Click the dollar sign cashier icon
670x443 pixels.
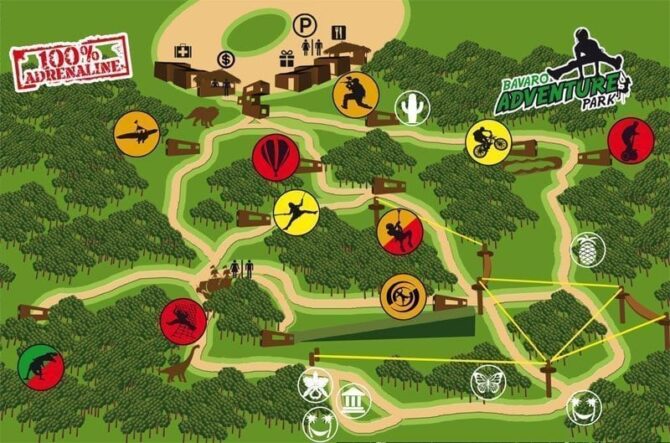(x=225, y=59)
